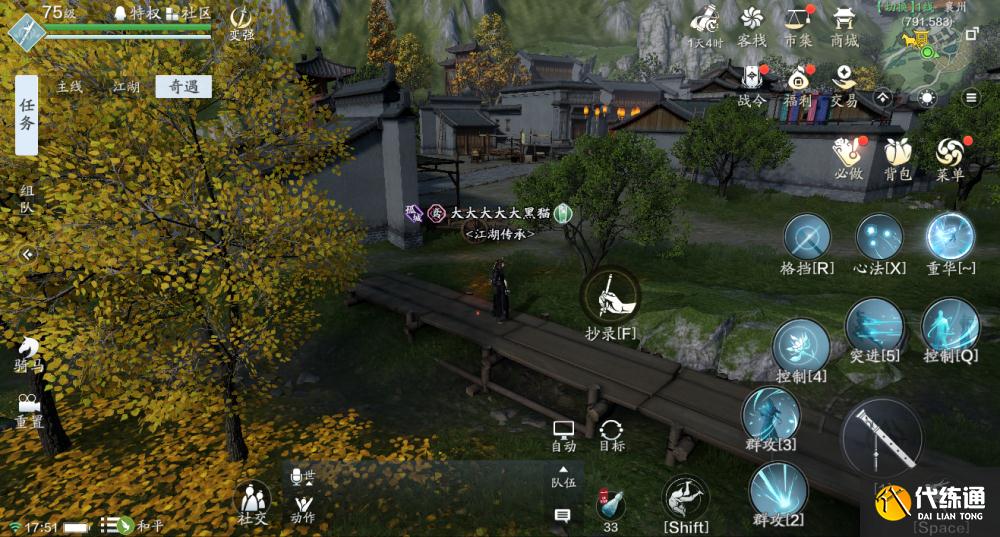
Task: Activate the 抄录 transcribe action
Action: coord(610,298)
